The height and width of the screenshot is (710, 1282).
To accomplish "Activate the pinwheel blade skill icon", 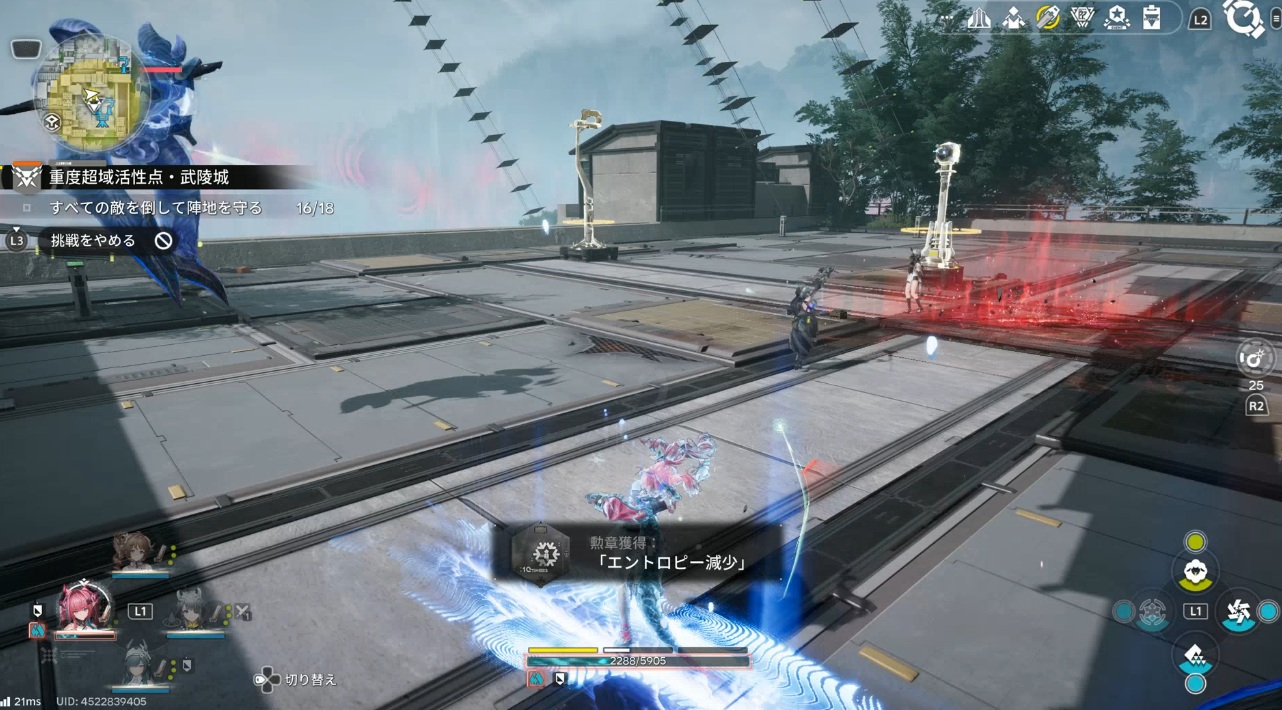I will [x=1237, y=611].
